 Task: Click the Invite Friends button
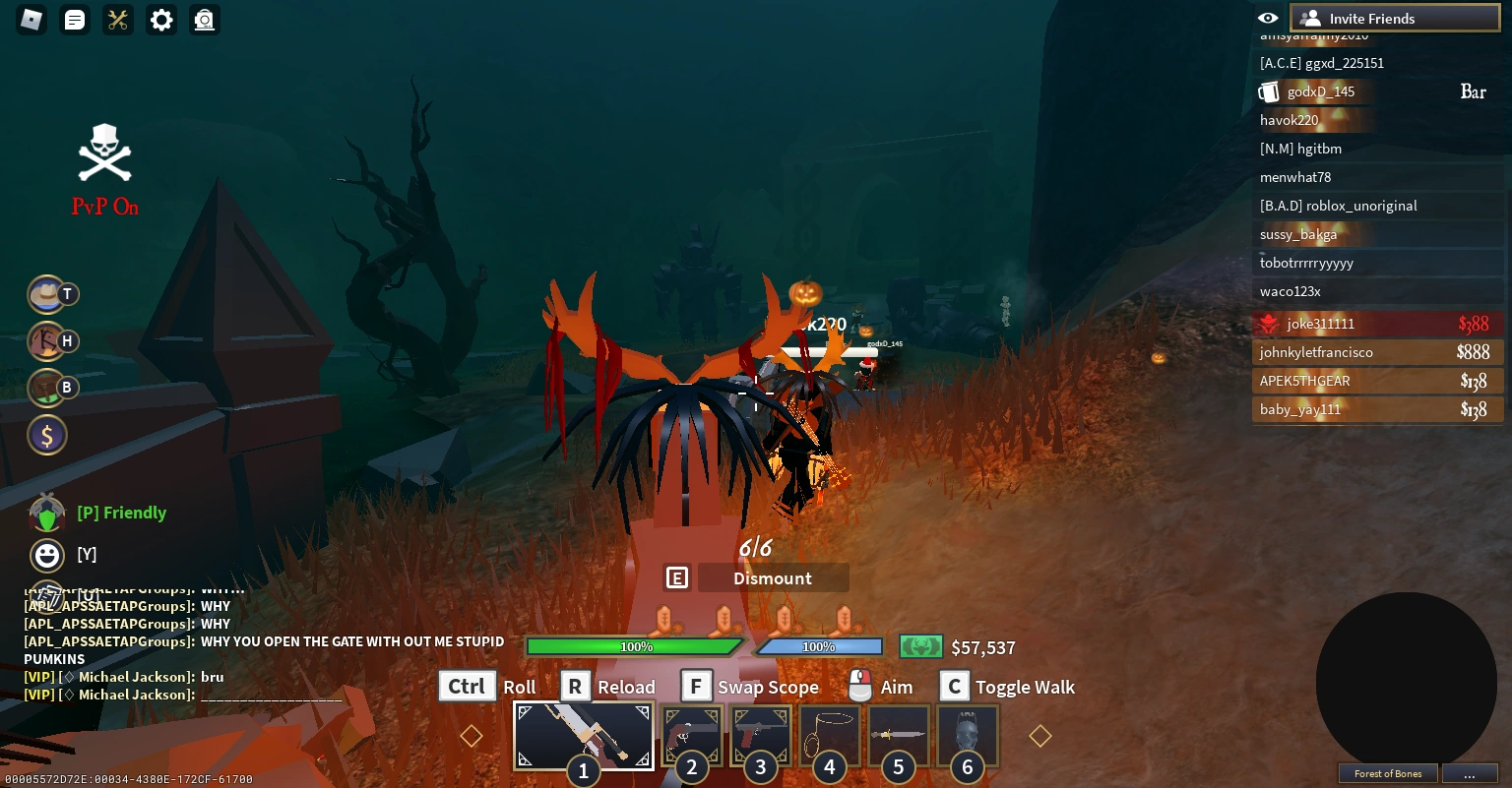(x=1395, y=18)
